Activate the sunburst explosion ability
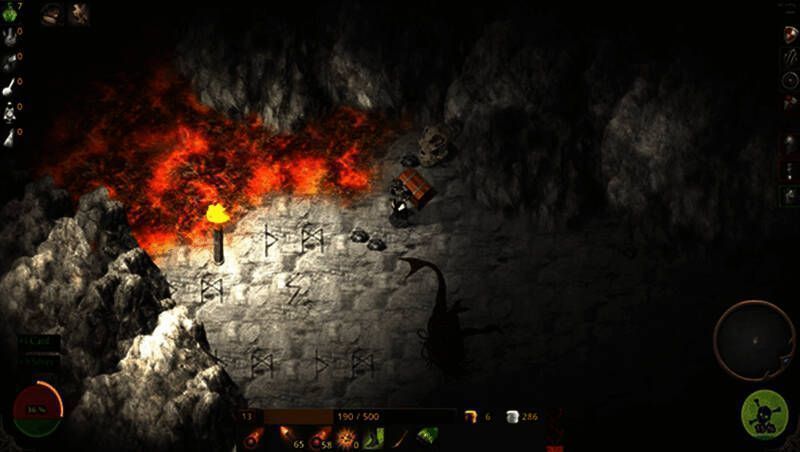This screenshot has height=452, width=800. (348, 437)
